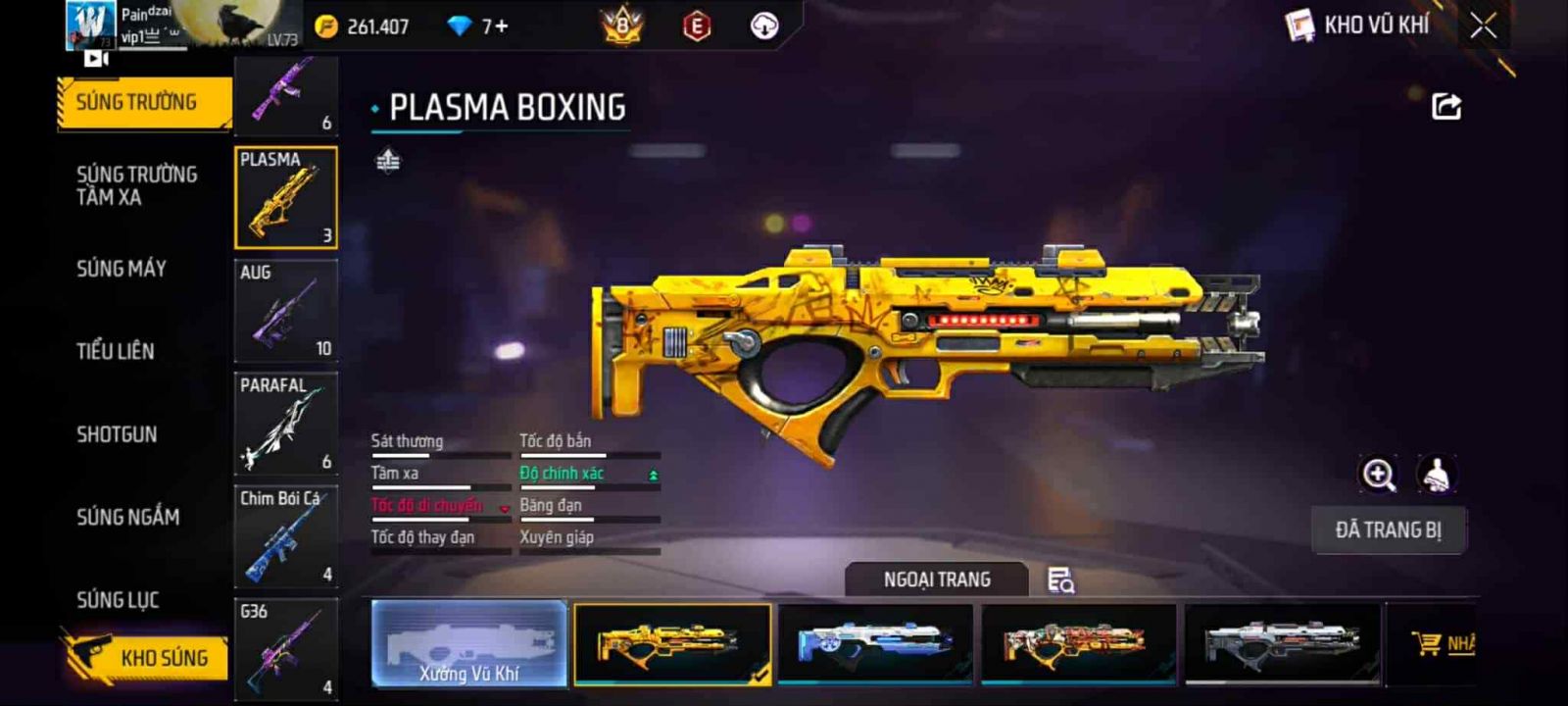Select the blue-white Plasma skin thumbnail
This screenshot has width=1568, height=706.
point(875,643)
